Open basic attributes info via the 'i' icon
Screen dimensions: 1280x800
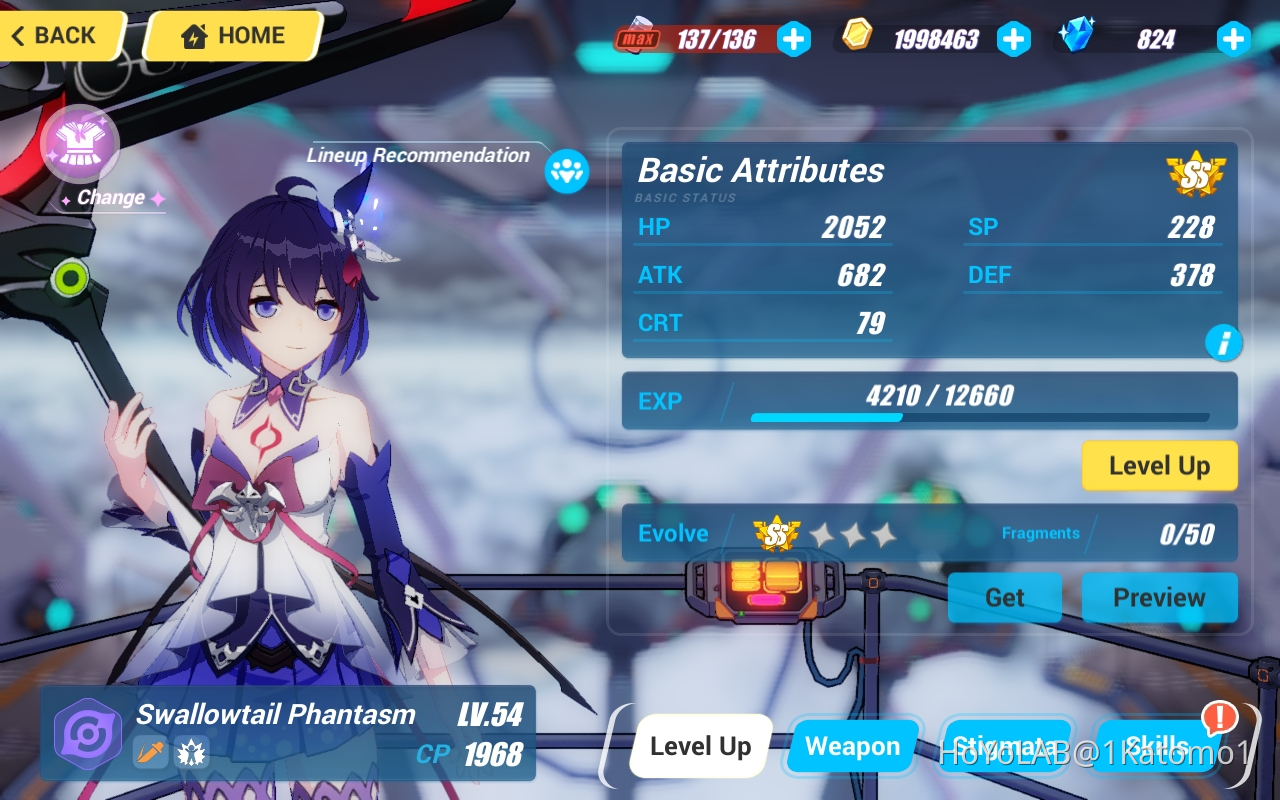1224,343
